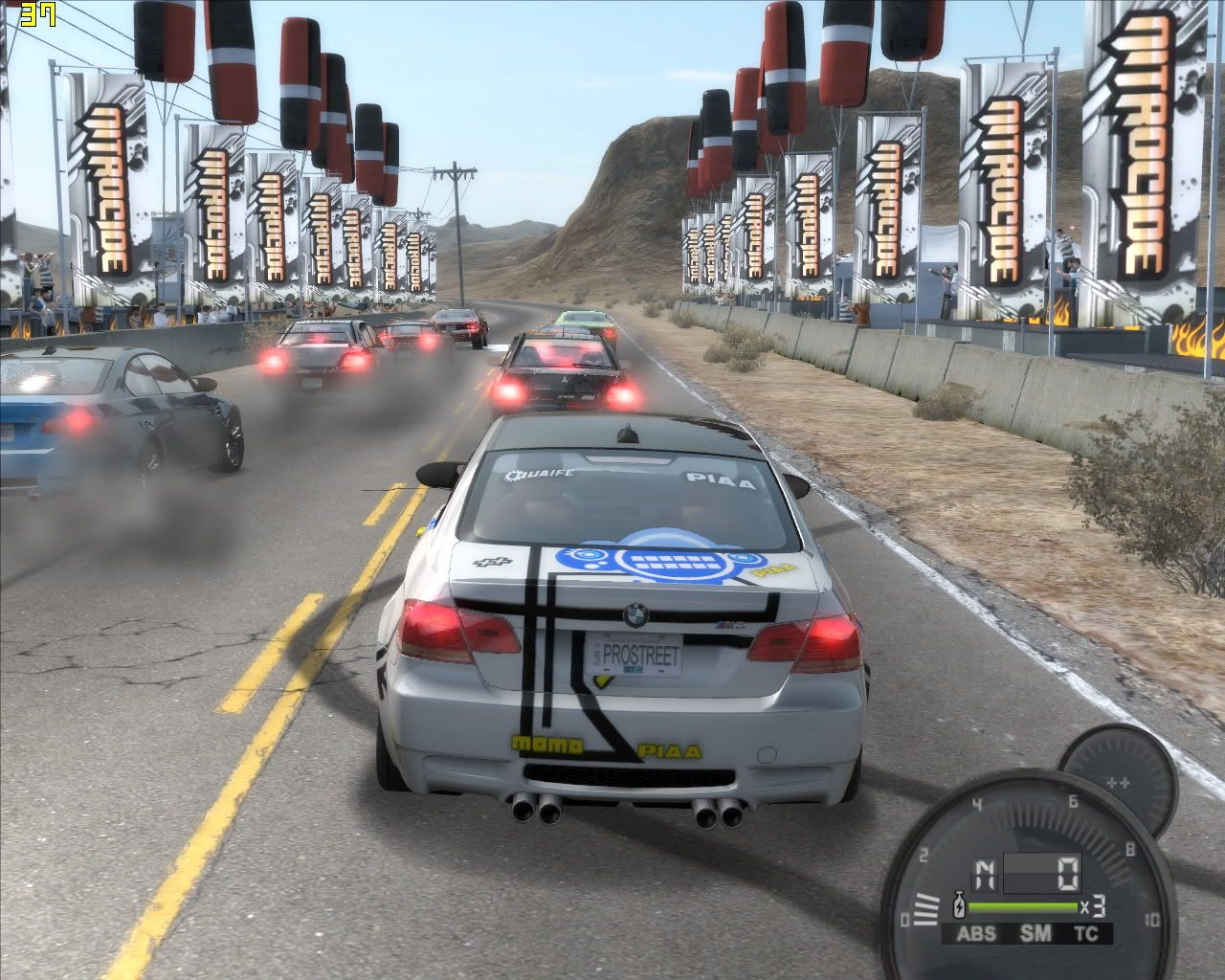The height and width of the screenshot is (980, 1225).
Task: Toggle the SM stability indicator
Action: click(x=1033, y=934)
